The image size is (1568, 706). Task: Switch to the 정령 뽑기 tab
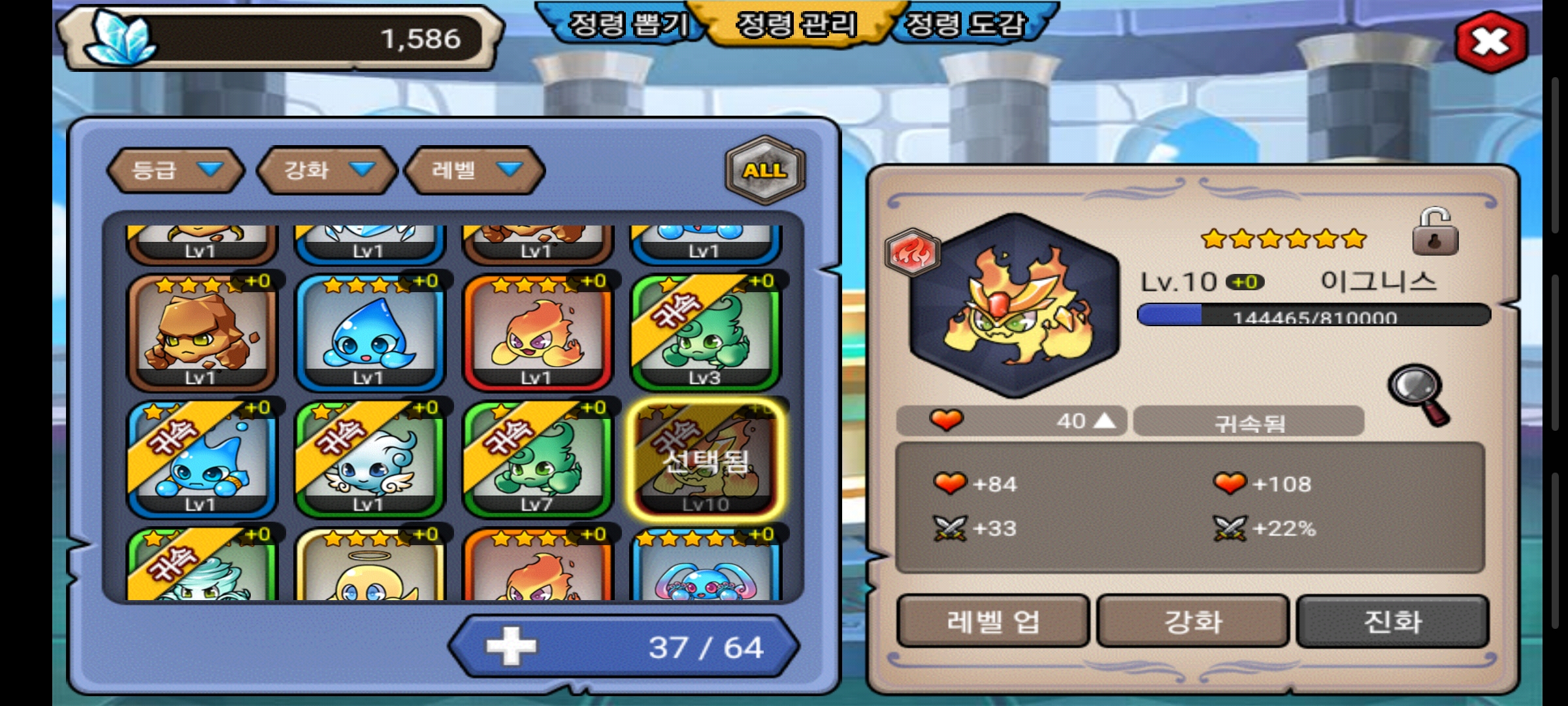click(628, 26)
